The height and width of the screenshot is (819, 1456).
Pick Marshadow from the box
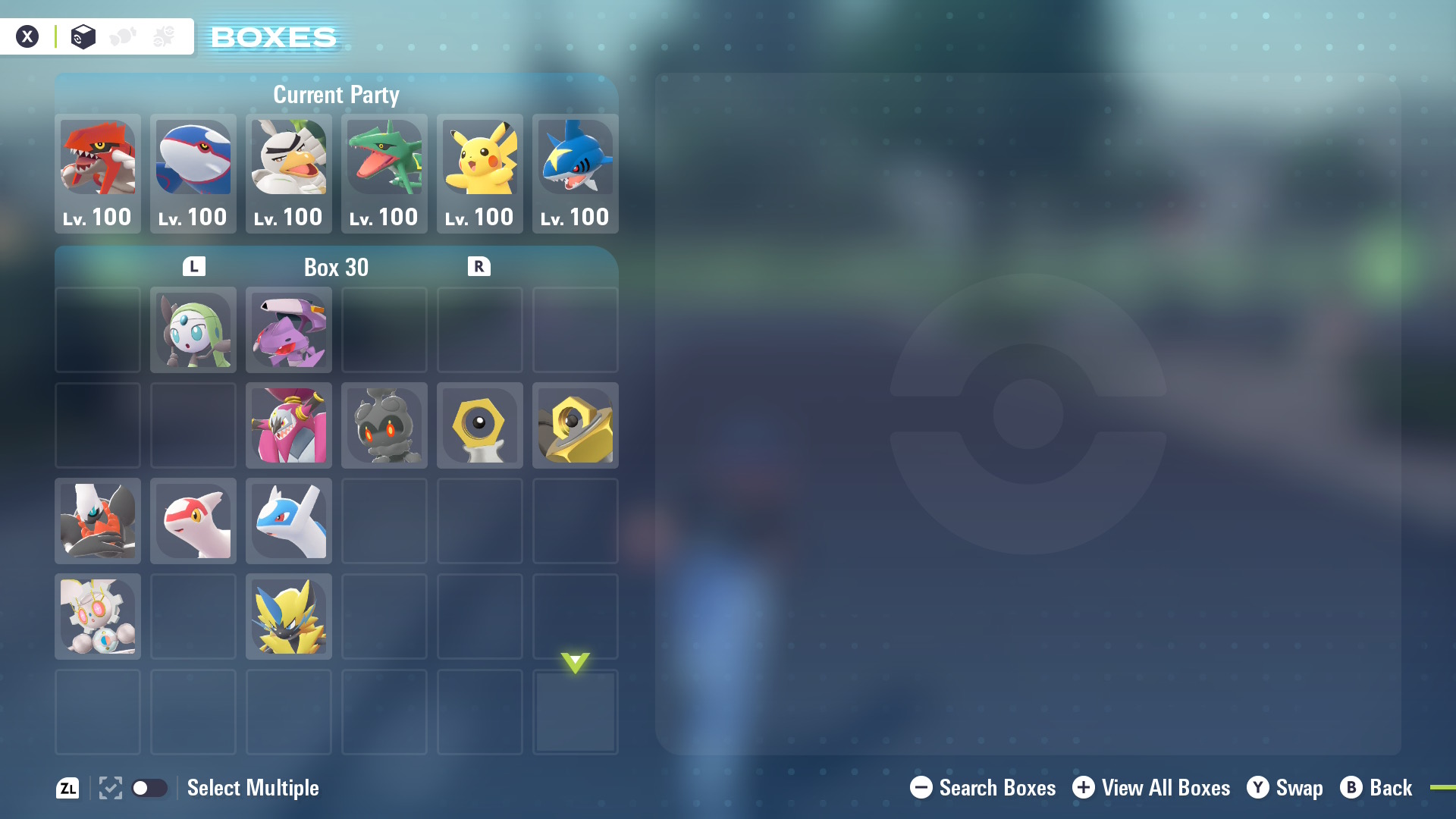point(384,425)
